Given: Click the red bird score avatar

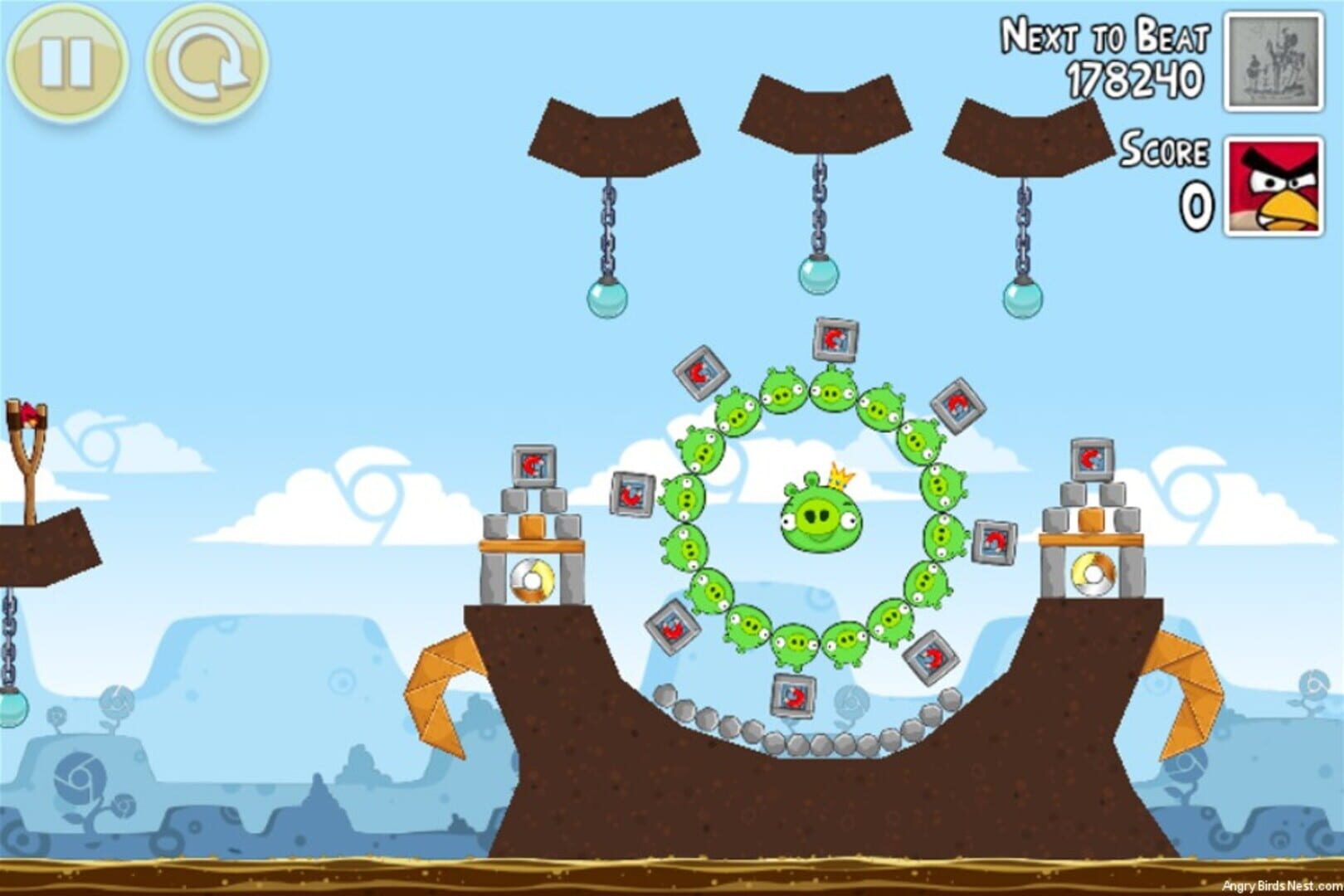Looking at the screenshot, I should (1274, 187).
